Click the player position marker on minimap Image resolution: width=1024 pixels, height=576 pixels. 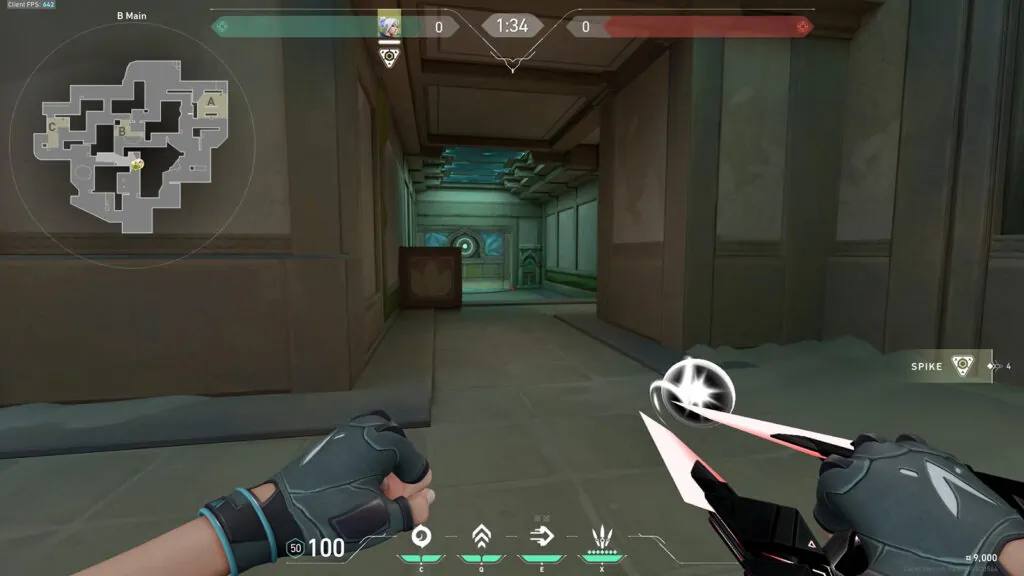pyautogui.click(x=137, y=163)
